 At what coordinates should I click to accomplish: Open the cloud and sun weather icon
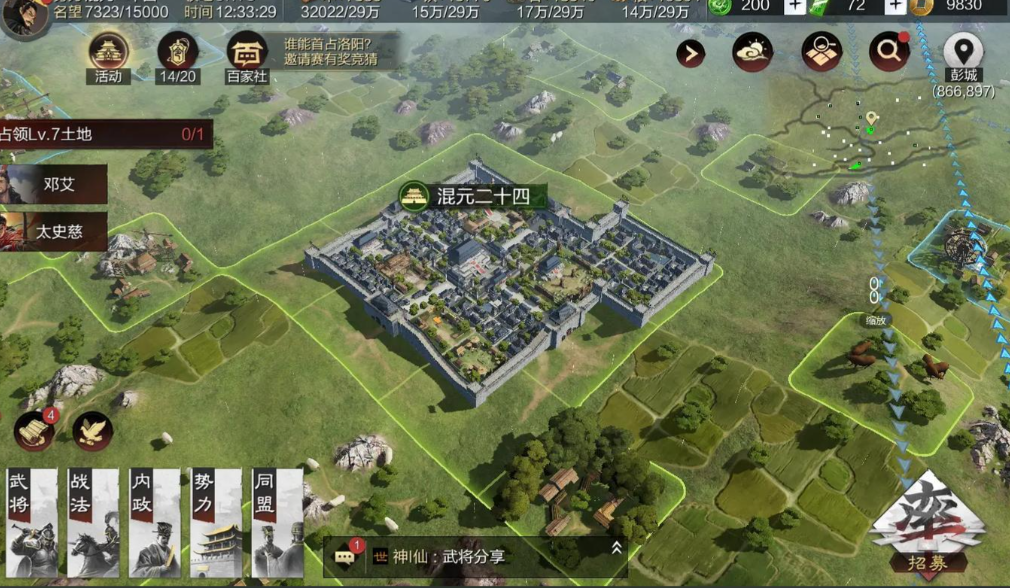(753, 52)
